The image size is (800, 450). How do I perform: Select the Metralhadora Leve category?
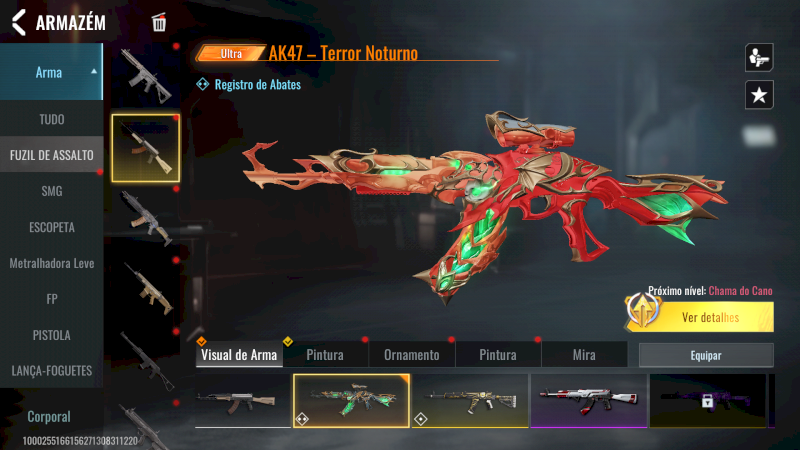point(51,263)
